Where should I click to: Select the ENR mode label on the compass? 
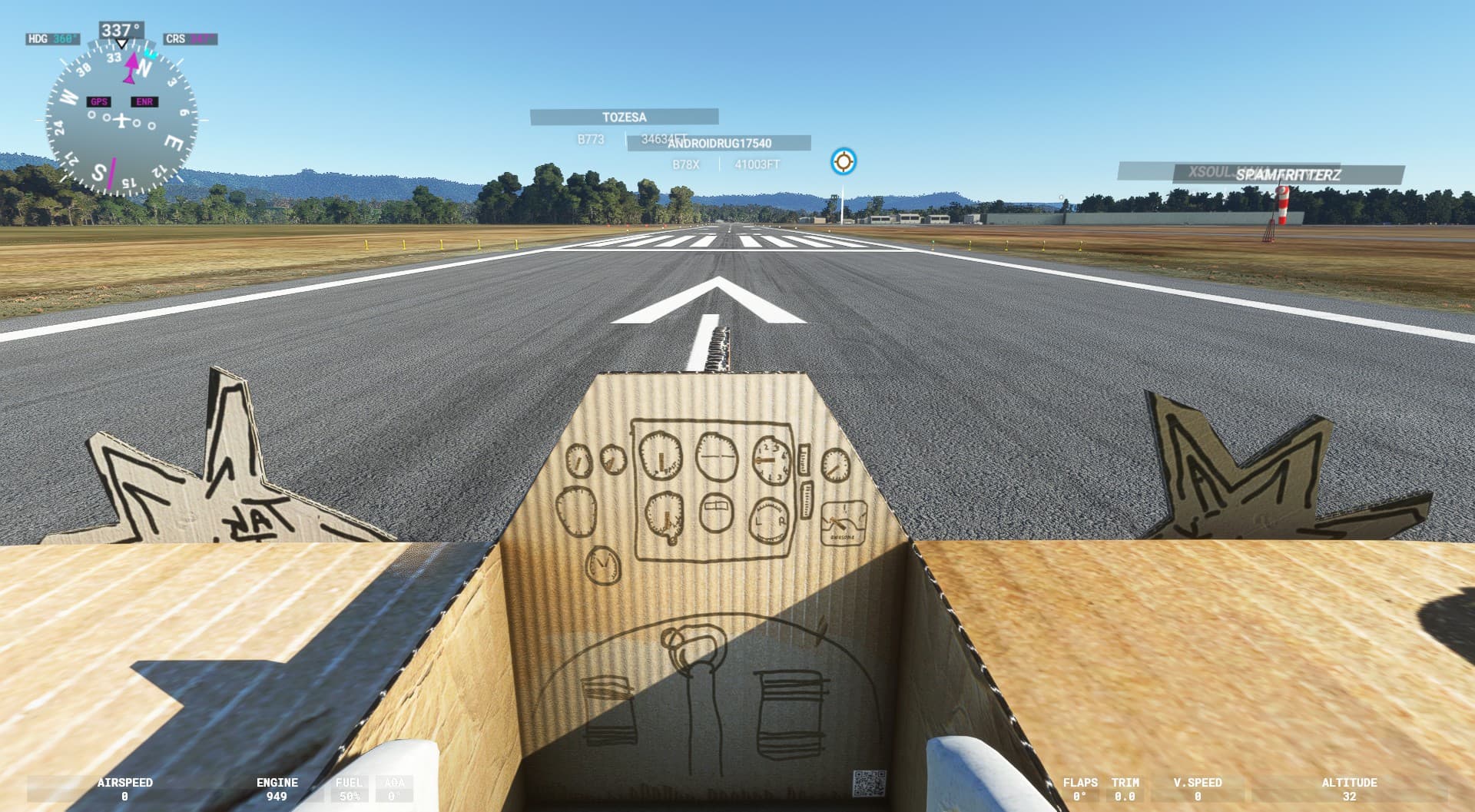pos(144,100)
